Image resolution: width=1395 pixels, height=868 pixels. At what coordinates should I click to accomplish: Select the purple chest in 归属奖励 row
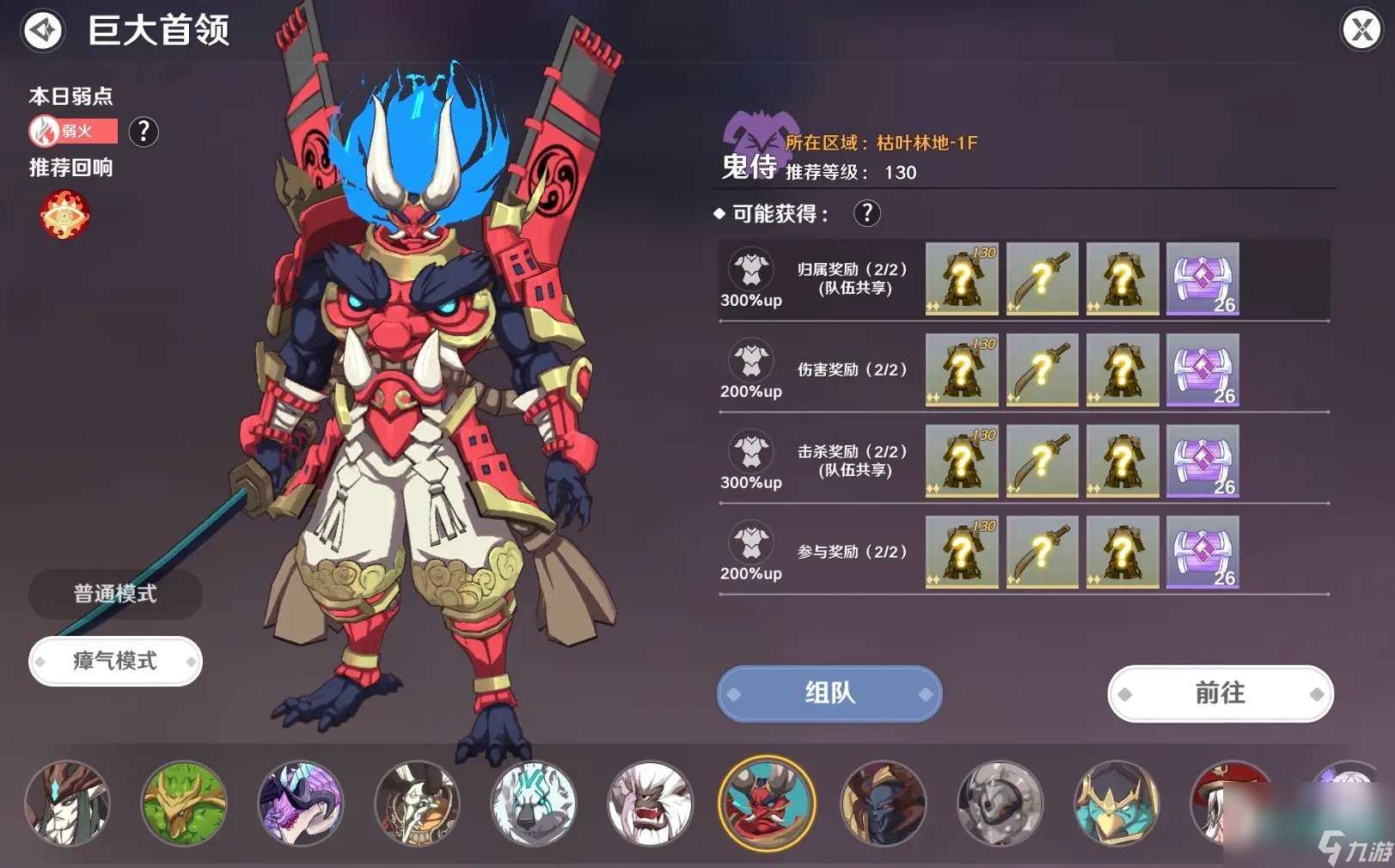(x=1202, y=279)
